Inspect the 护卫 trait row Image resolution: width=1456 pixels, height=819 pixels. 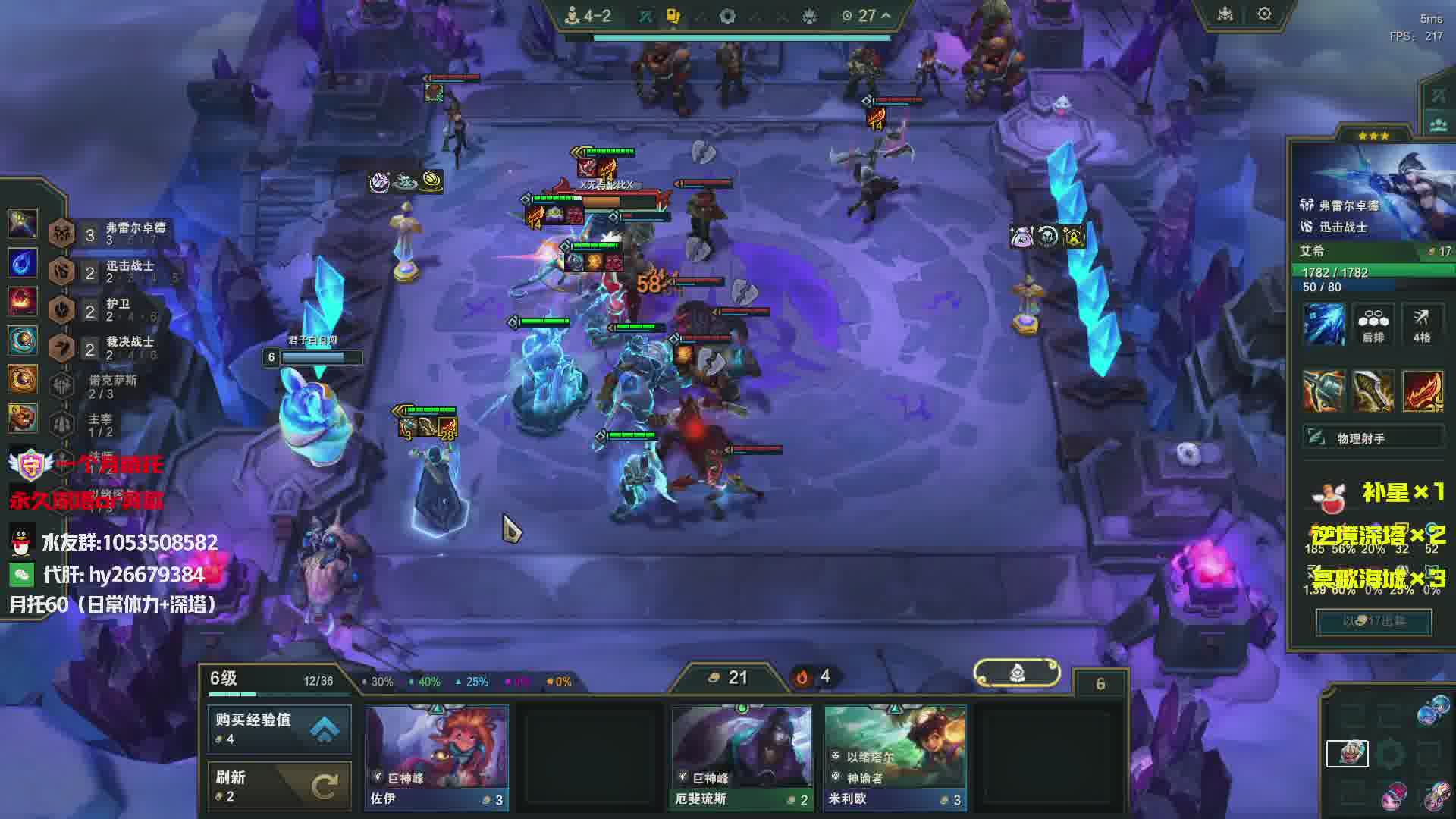[114, 309]
